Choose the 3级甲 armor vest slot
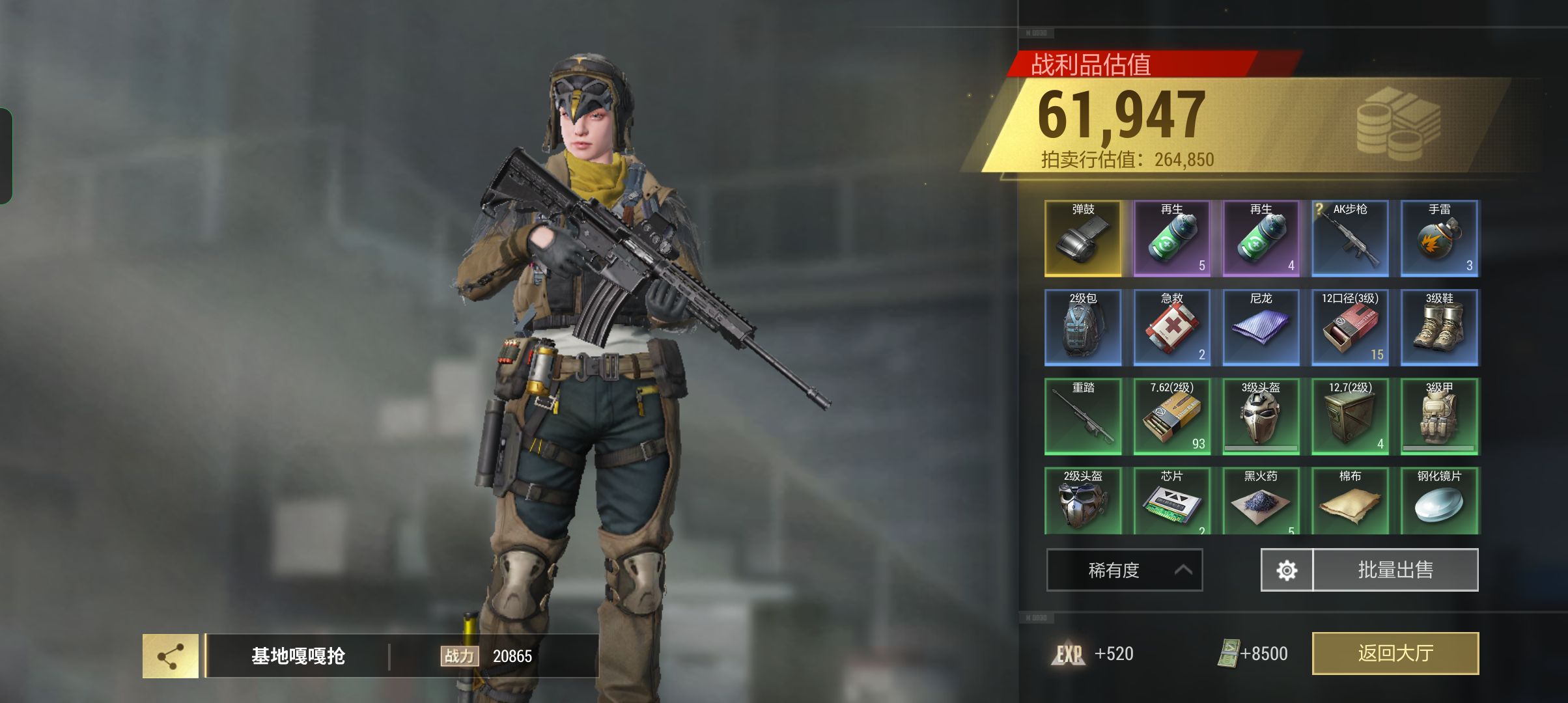 click(x=1439, y=417)
